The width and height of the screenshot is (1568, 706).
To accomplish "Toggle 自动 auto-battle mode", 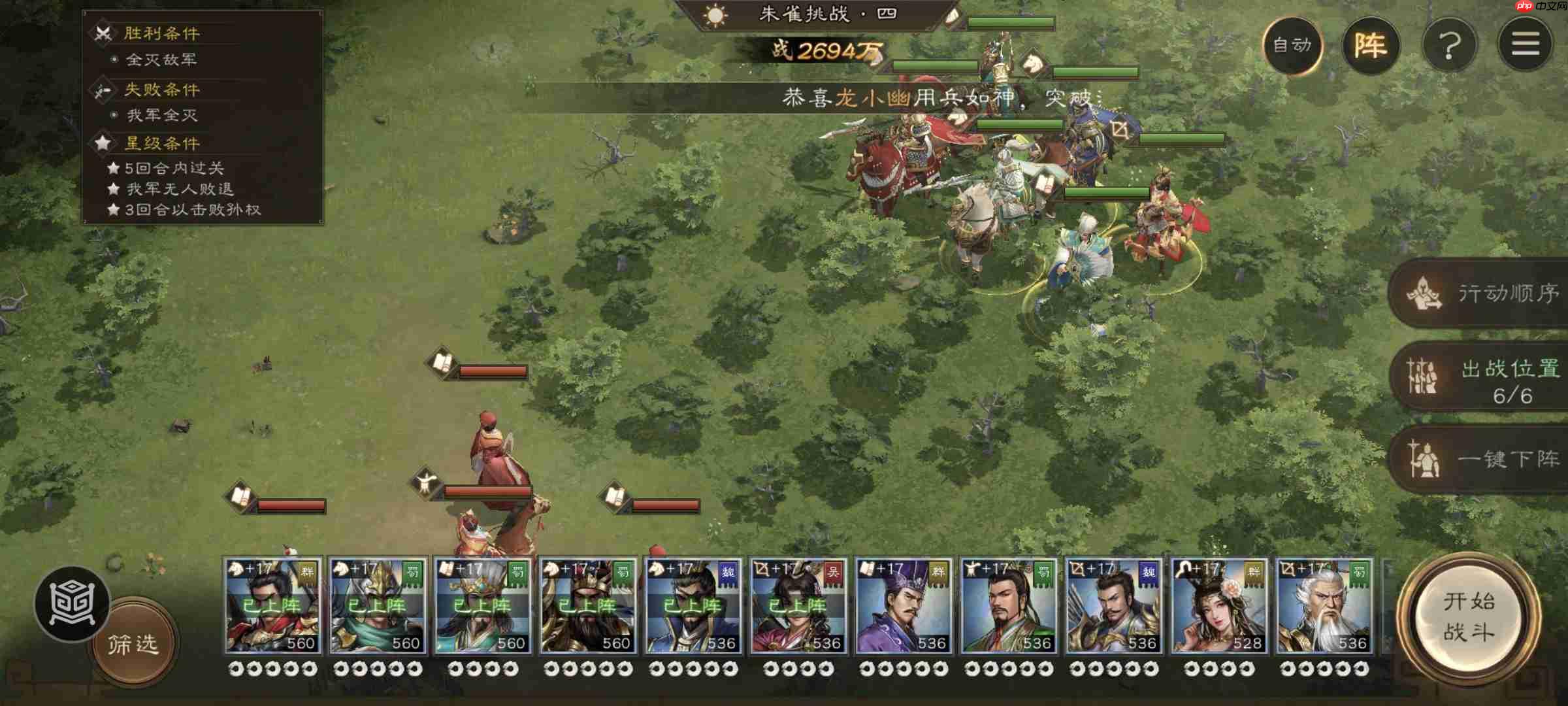I will coord(1293,46).
